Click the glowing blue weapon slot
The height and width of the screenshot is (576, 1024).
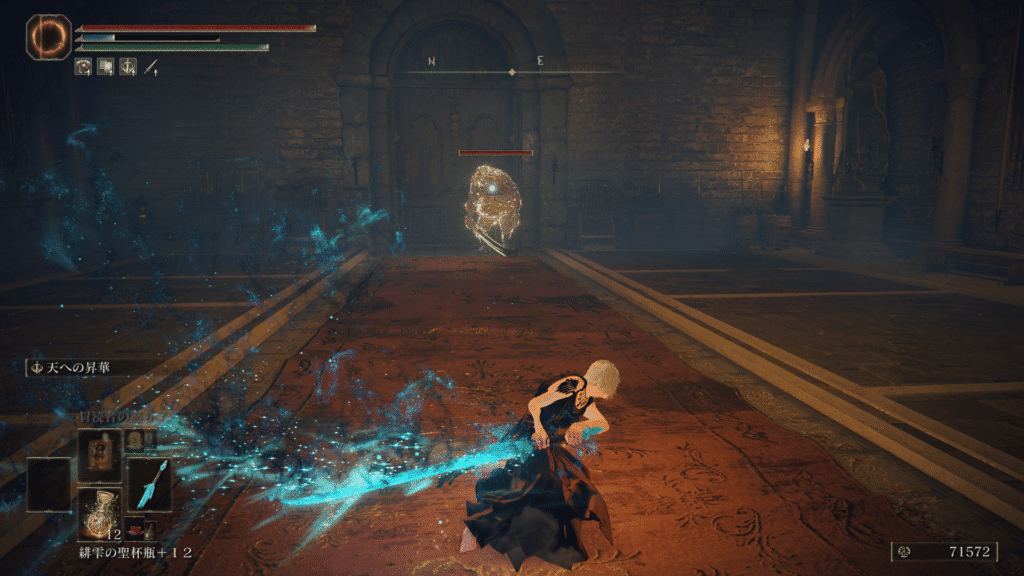(x=149, y=486)
